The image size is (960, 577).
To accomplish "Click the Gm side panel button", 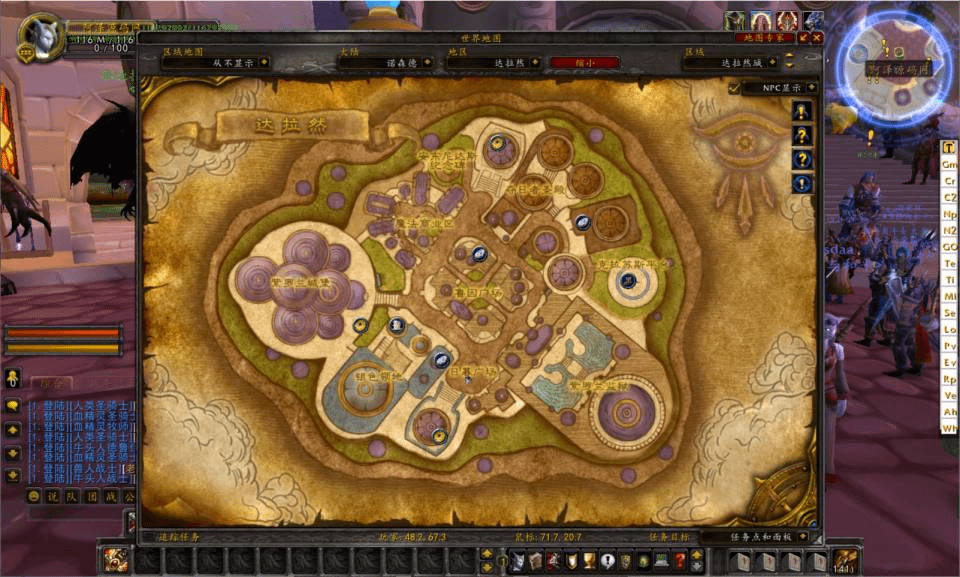I will click(x=949, y=164).
